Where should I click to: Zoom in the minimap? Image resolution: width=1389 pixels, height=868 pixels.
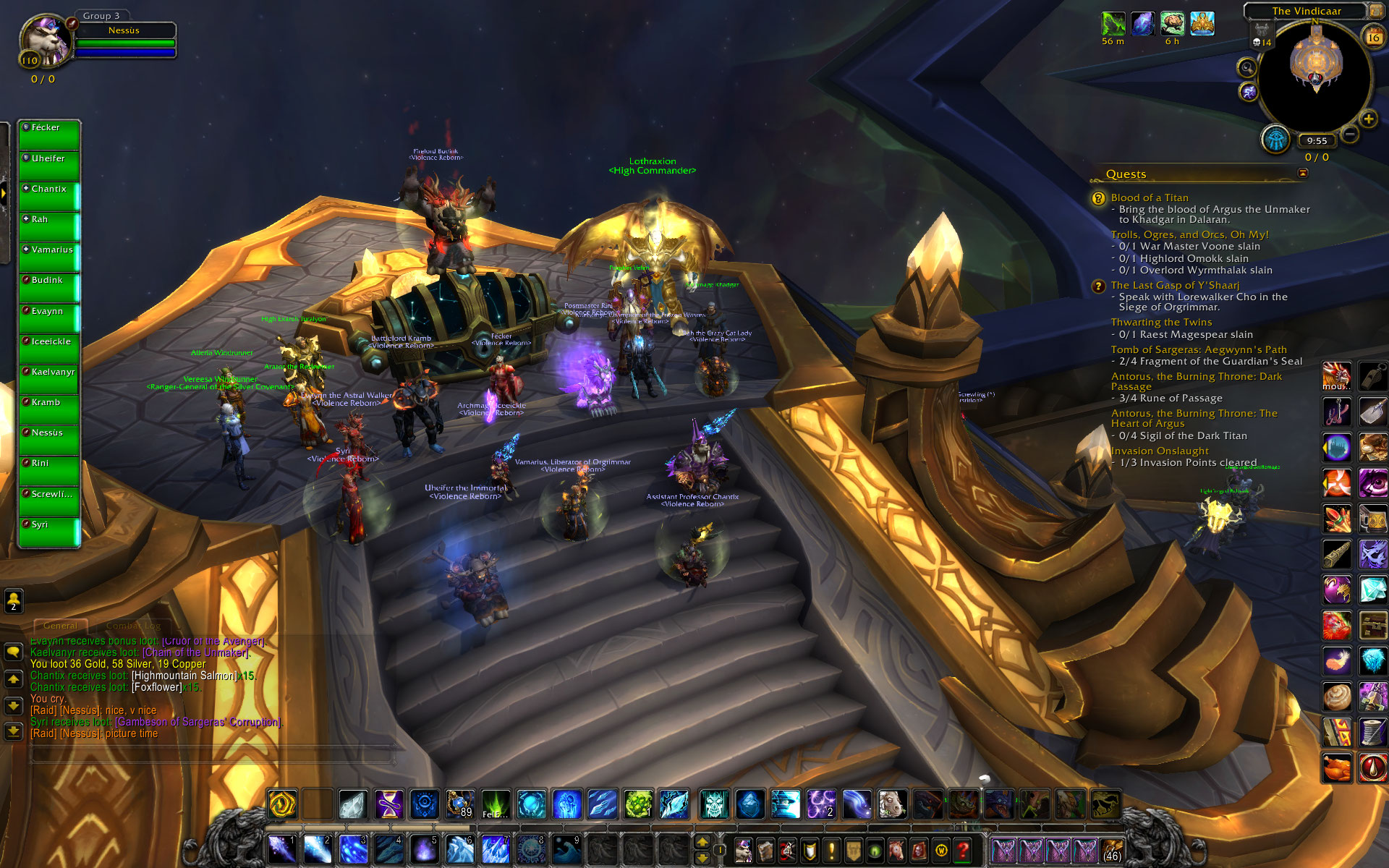pyautogui.click(x=1368, y=119)
